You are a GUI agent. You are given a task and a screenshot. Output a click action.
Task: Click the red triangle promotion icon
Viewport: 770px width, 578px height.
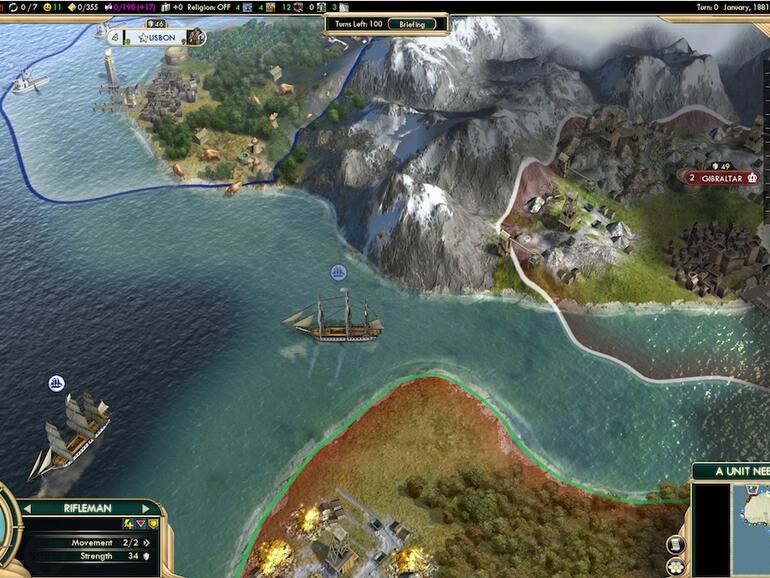141,524
